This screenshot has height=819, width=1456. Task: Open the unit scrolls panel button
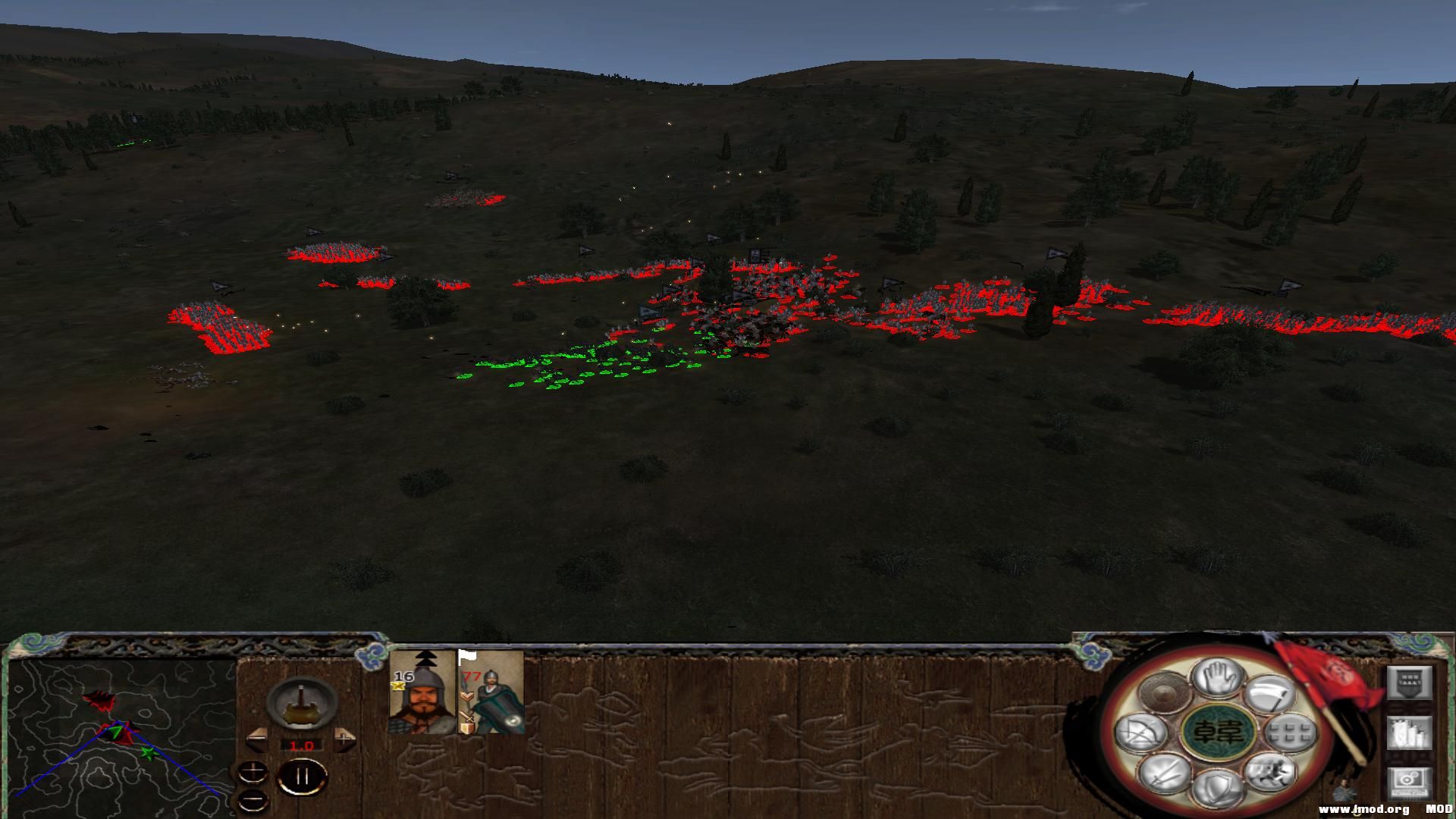1410,733
